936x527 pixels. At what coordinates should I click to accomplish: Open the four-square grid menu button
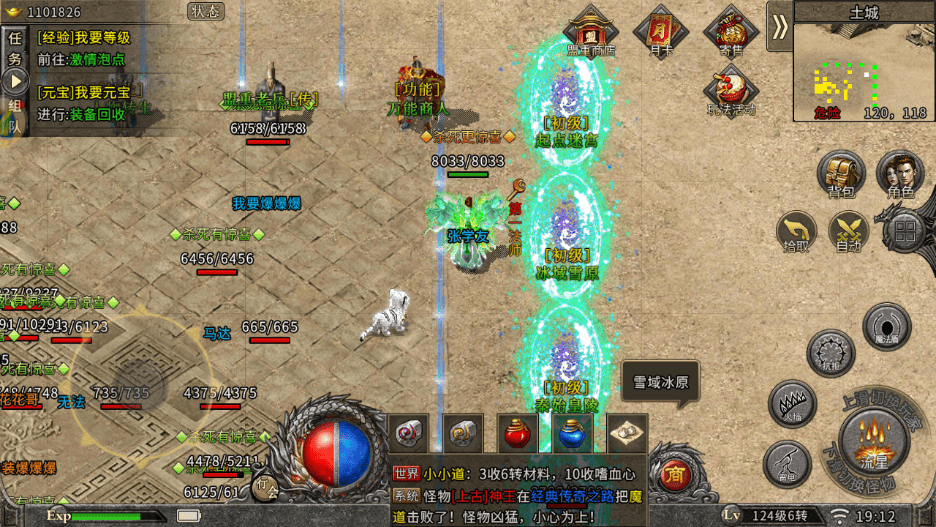click(904, 232)
